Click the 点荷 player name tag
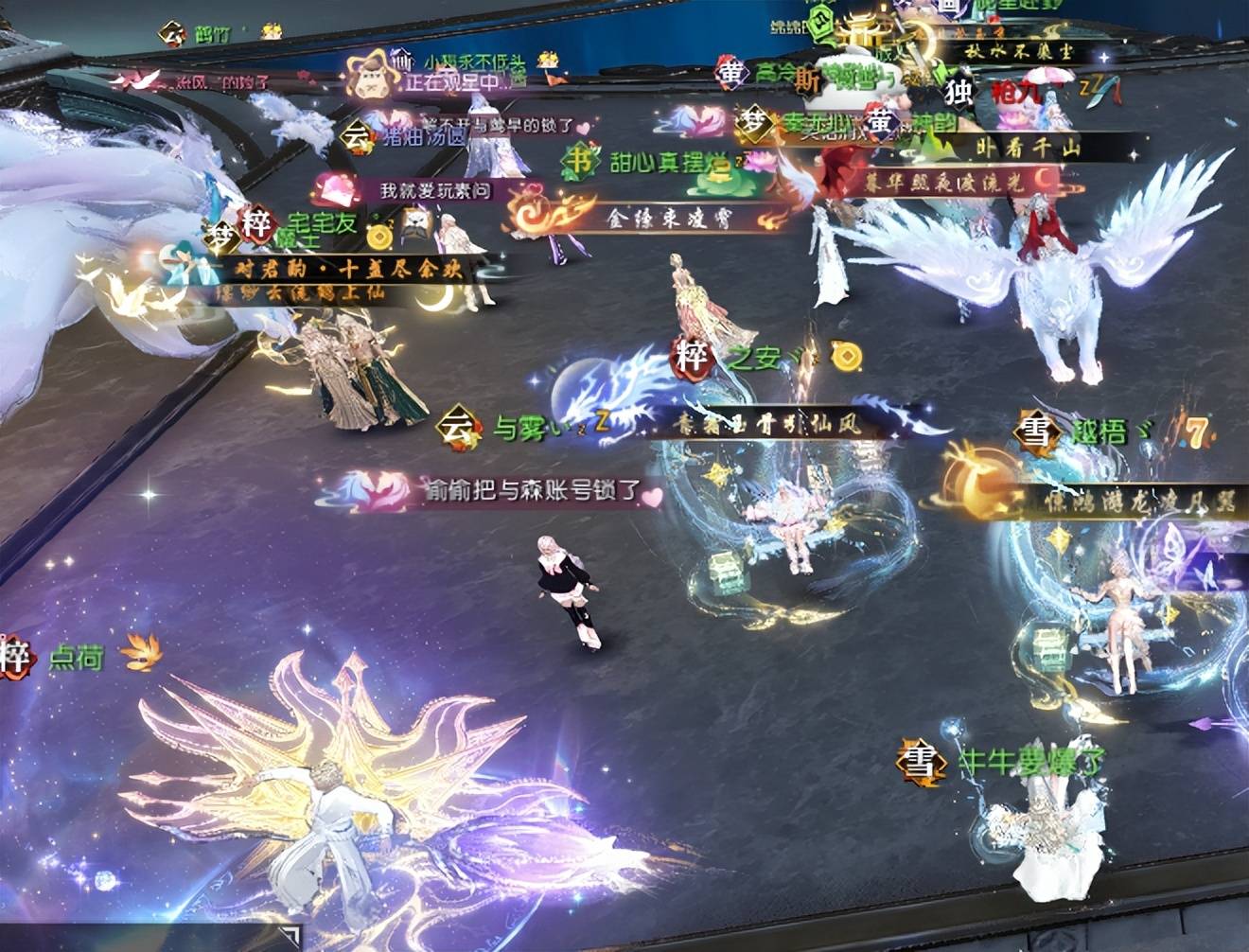This screenshot has height=952, width=1249. (76, 656)
